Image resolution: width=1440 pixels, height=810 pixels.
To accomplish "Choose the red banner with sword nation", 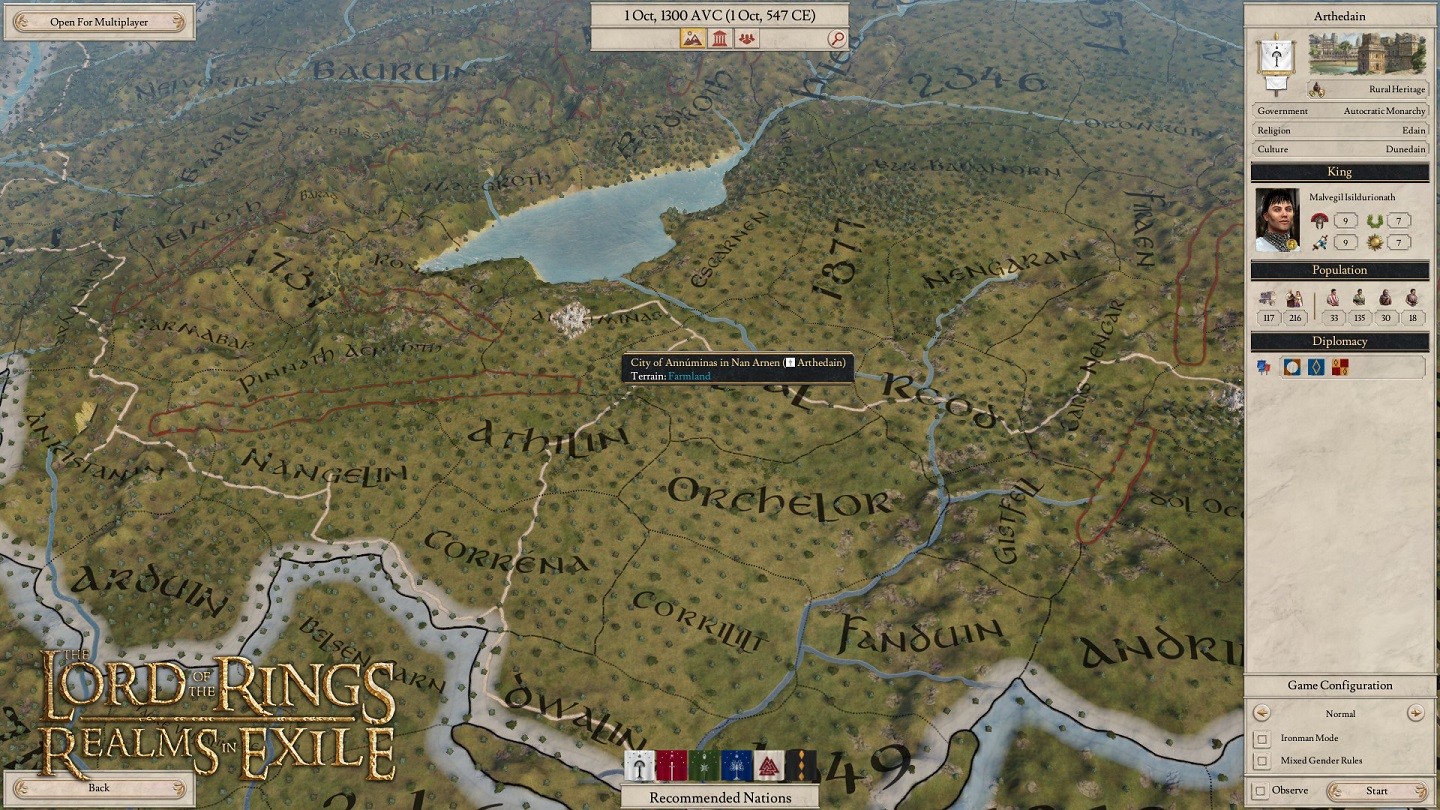I will pos(672,766).
